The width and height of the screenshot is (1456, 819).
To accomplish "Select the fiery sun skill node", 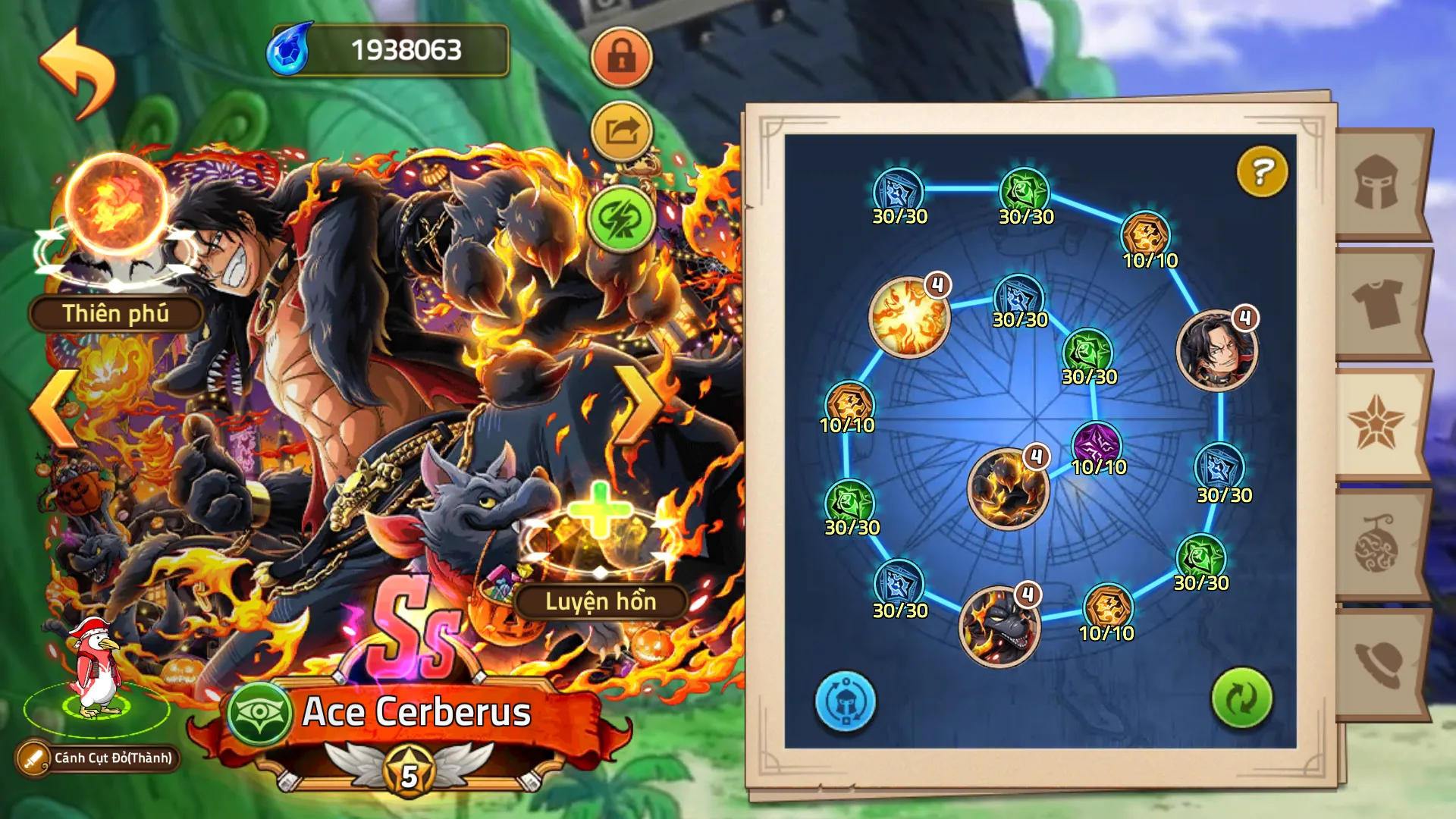I will coord(909,316).
